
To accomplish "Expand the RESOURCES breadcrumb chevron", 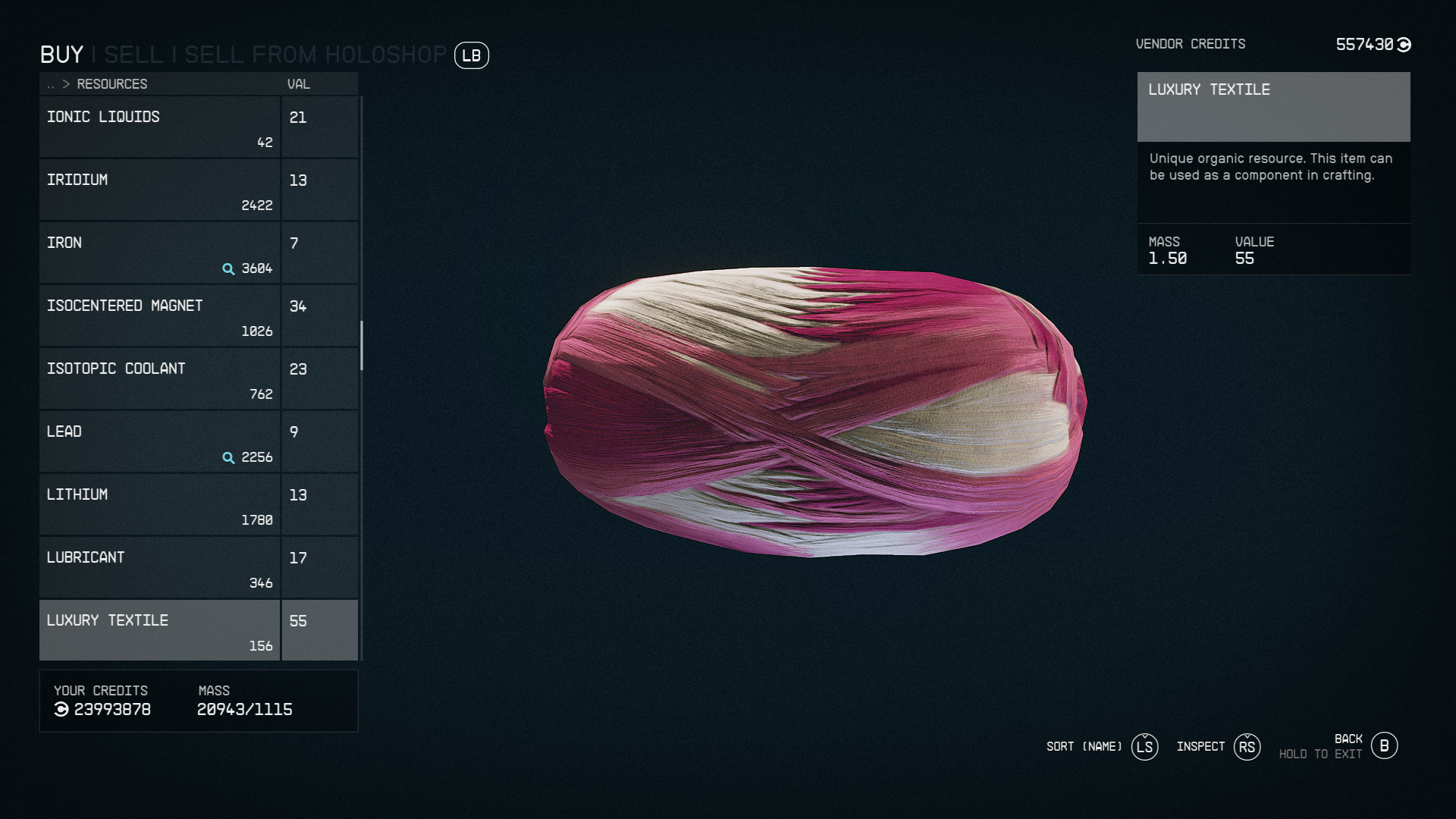I will point(67,84).
